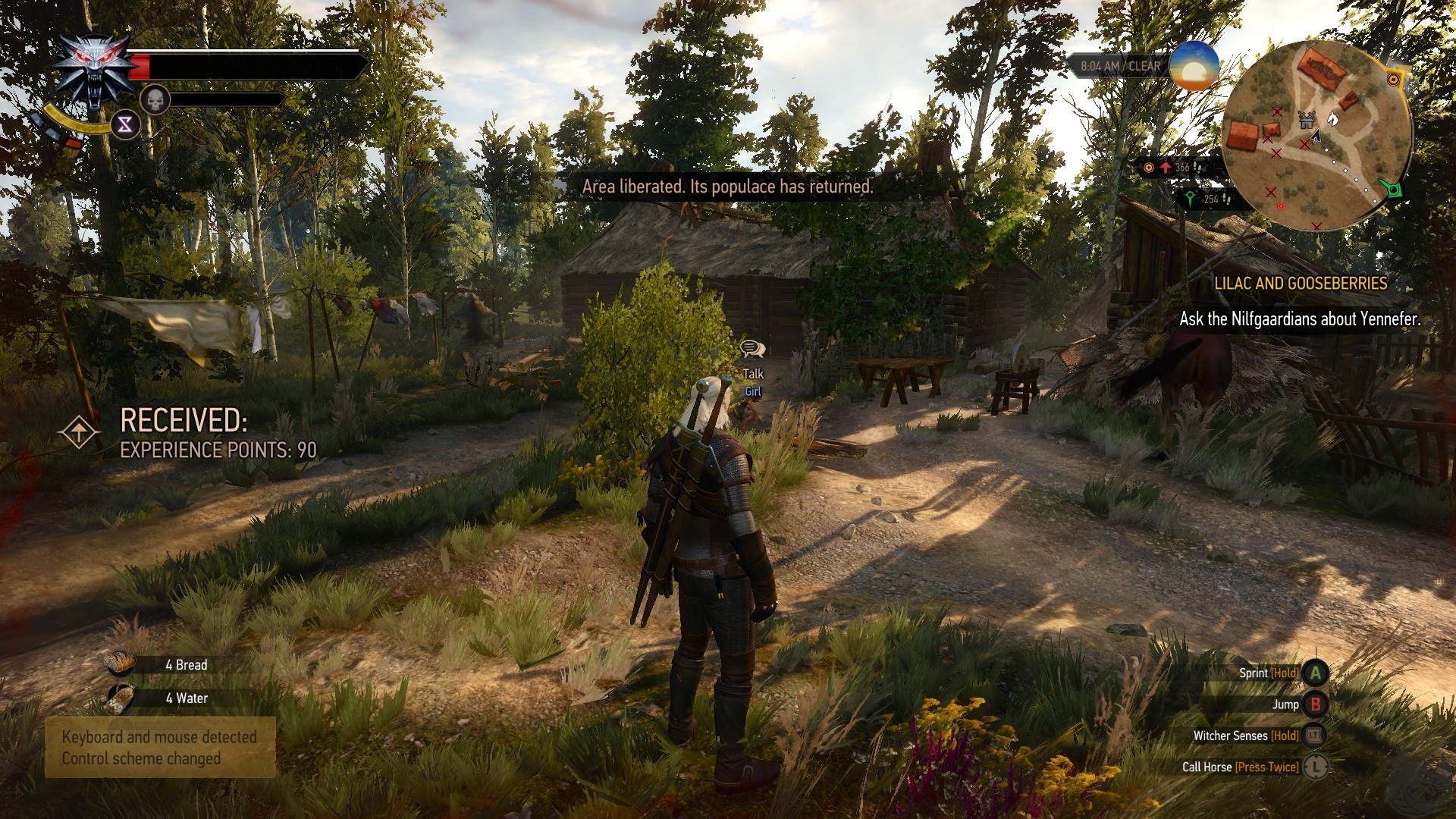Click the wolf head medallion icon
The image size is (1456, 819).
point(94,71)
